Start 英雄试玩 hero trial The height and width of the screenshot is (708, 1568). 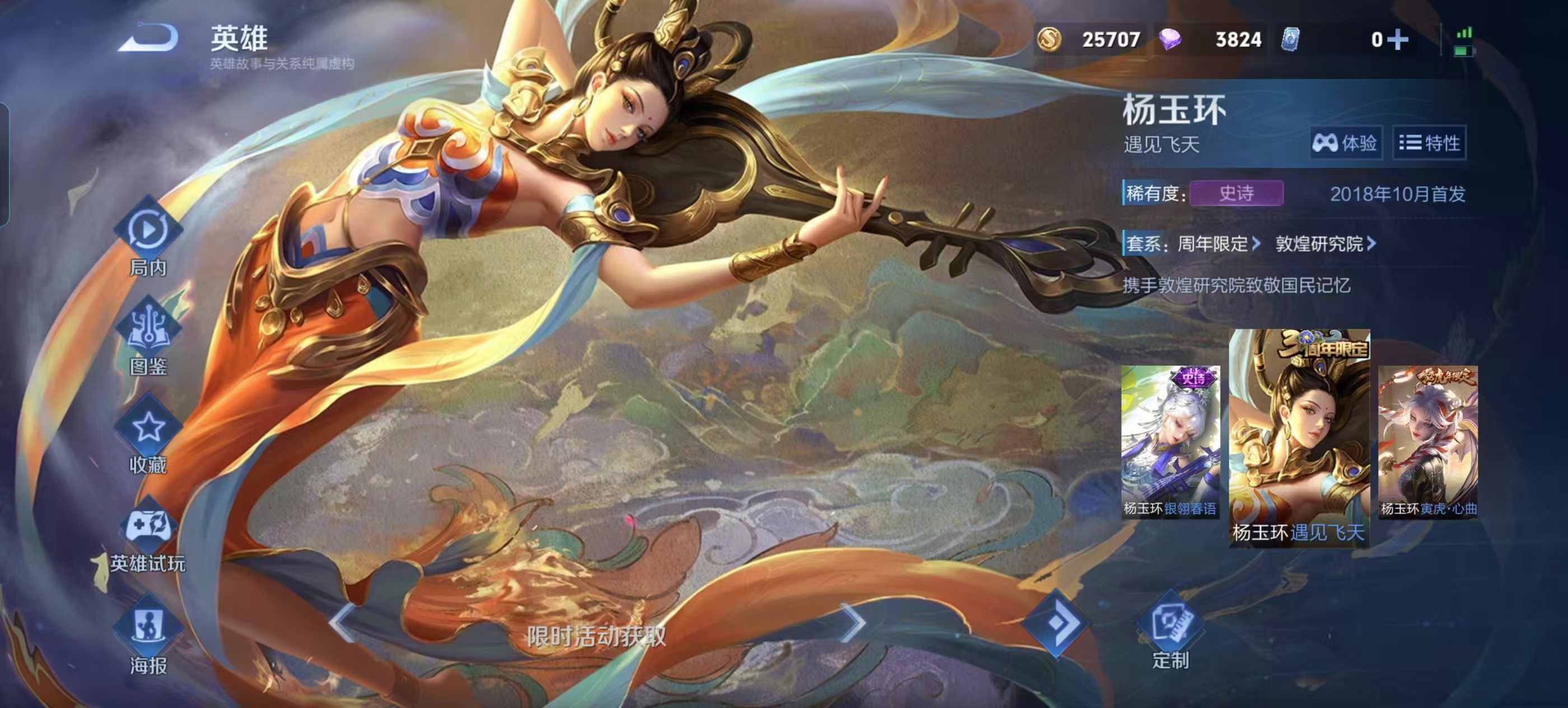click(148, 534)
